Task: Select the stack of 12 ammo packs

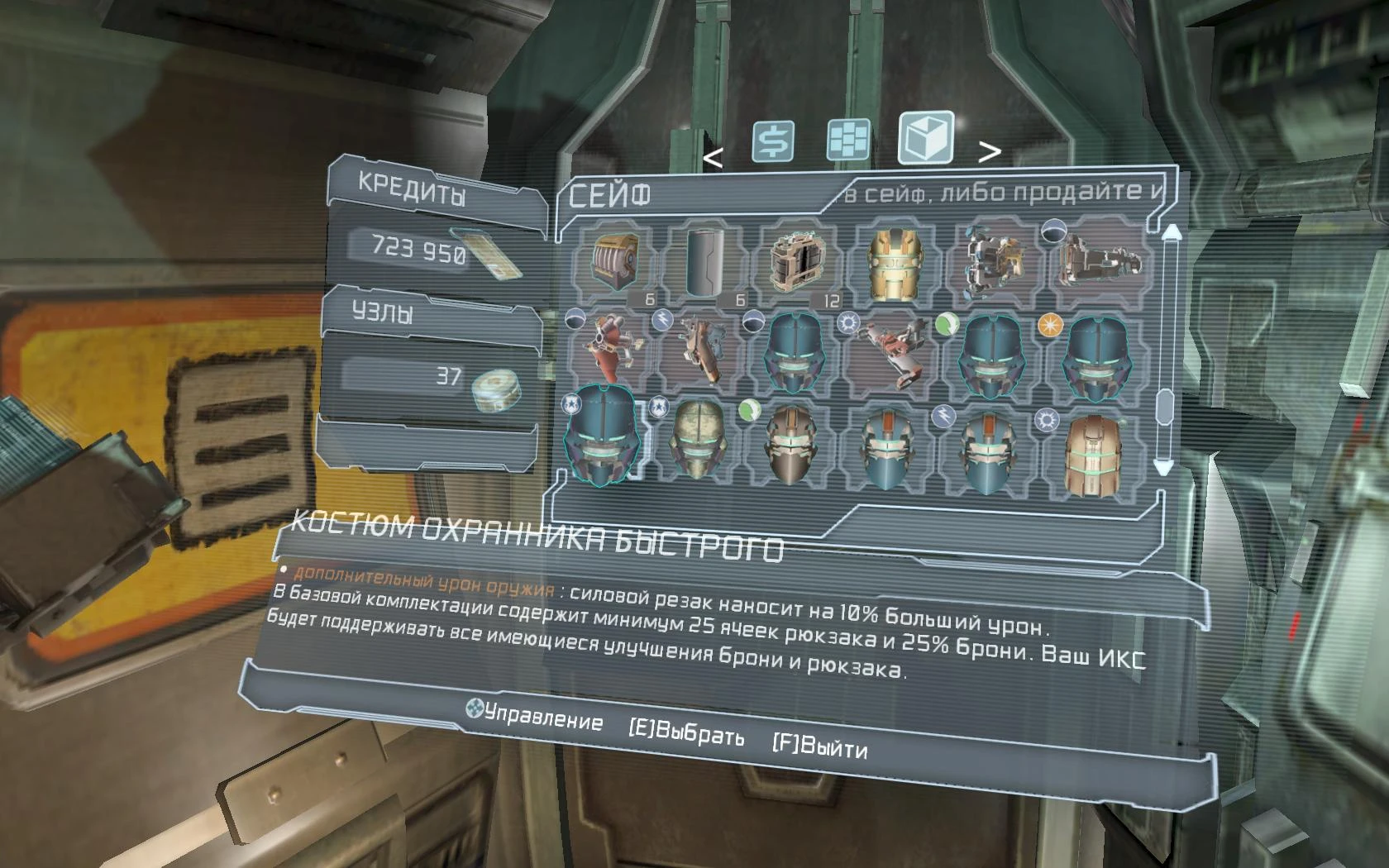Action: pyautogui.click(x=796, y=263)
